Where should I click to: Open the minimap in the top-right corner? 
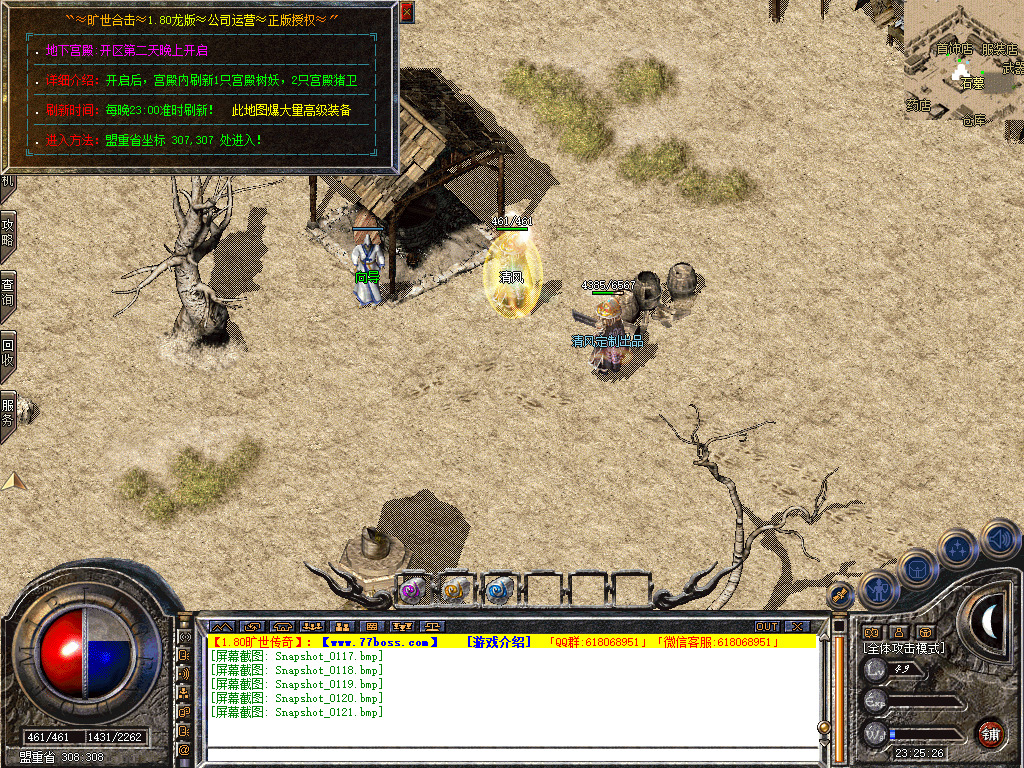coord(964,60)
